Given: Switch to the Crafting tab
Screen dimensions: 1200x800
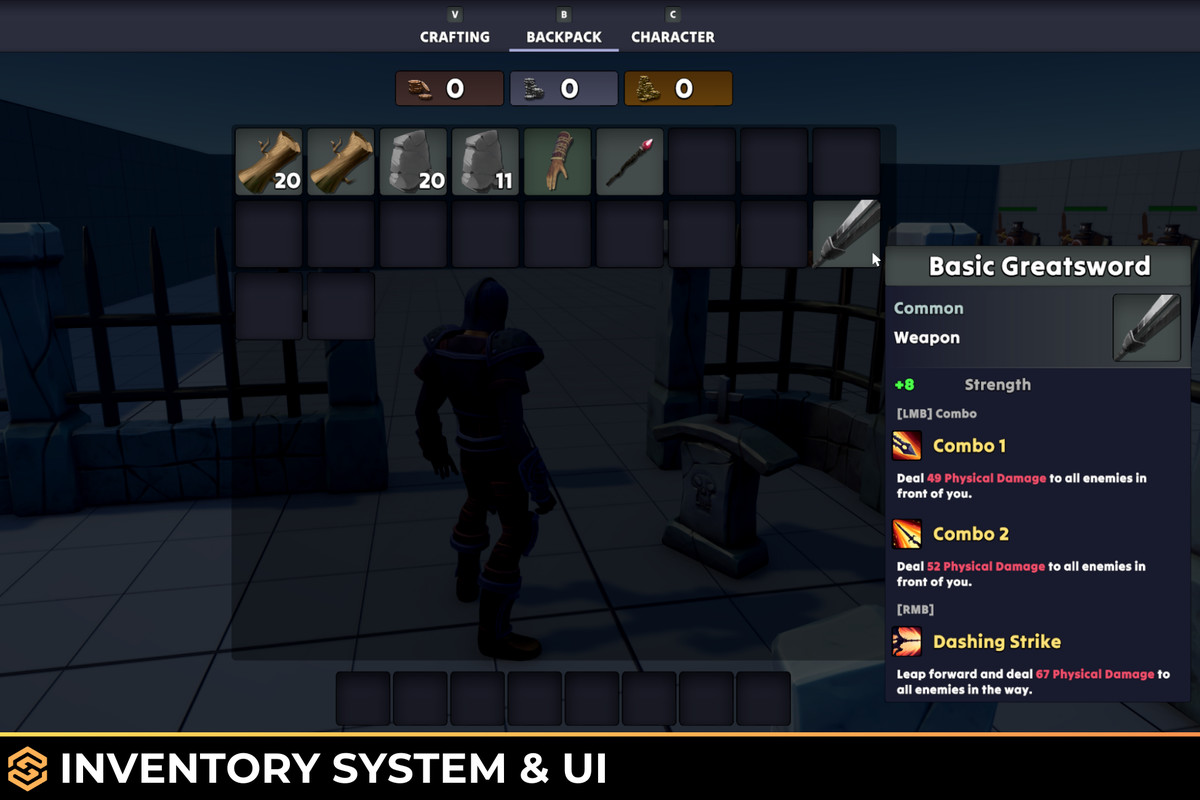Looking at the screenshot, I should [455, 37].
